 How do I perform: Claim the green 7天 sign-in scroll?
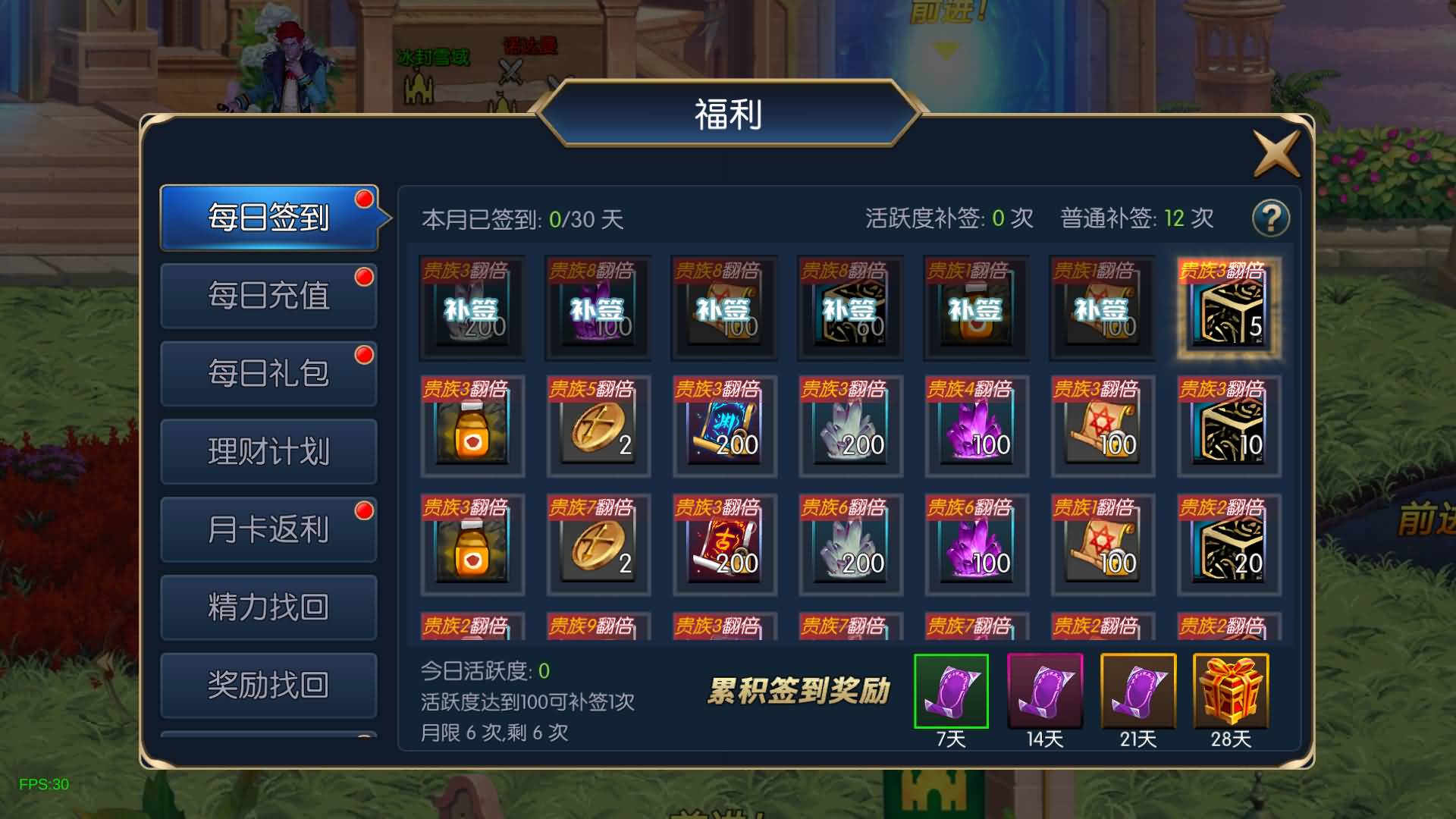coord(951,690)
